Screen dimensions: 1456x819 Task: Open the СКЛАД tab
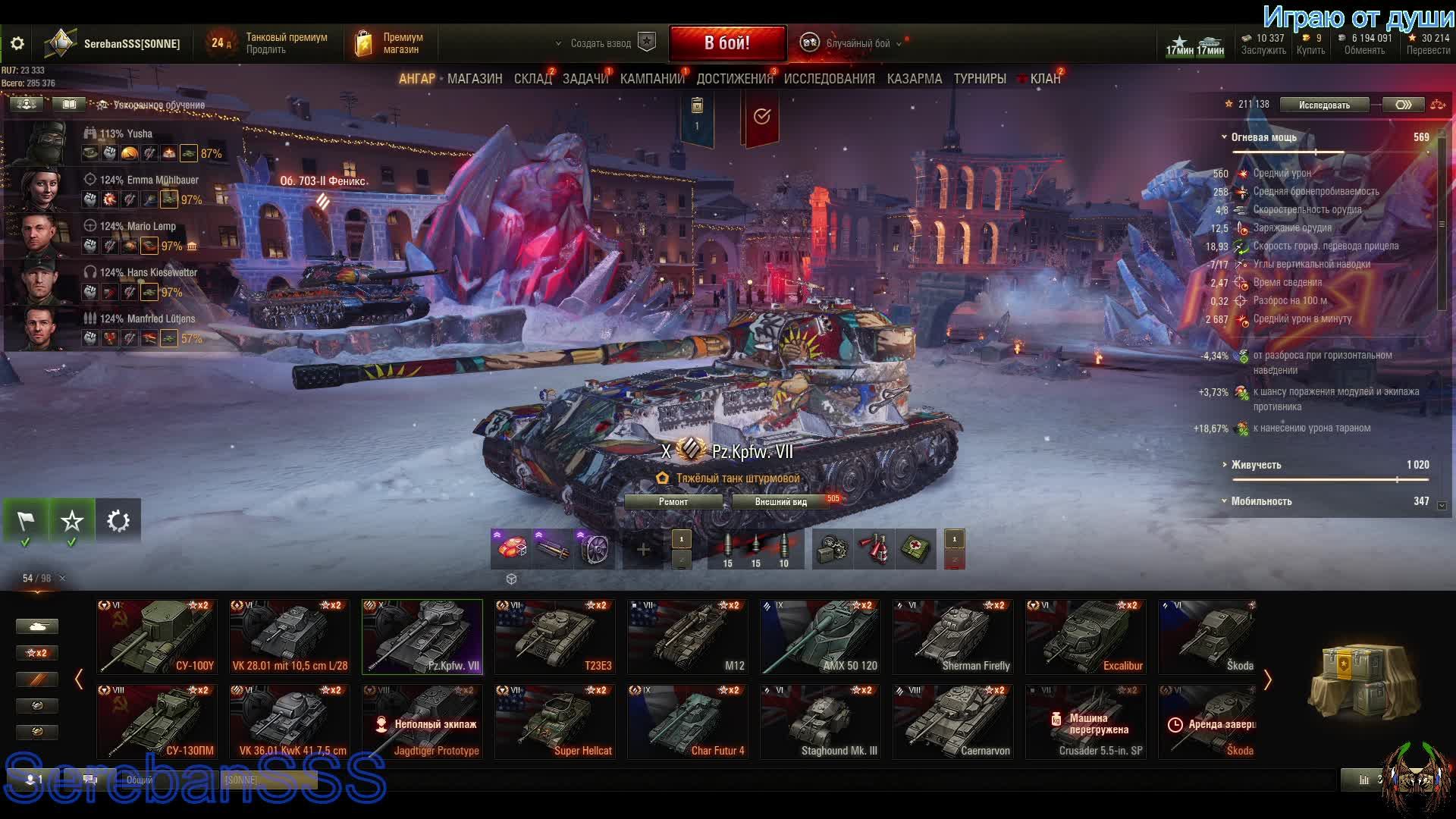click(532, 79)
